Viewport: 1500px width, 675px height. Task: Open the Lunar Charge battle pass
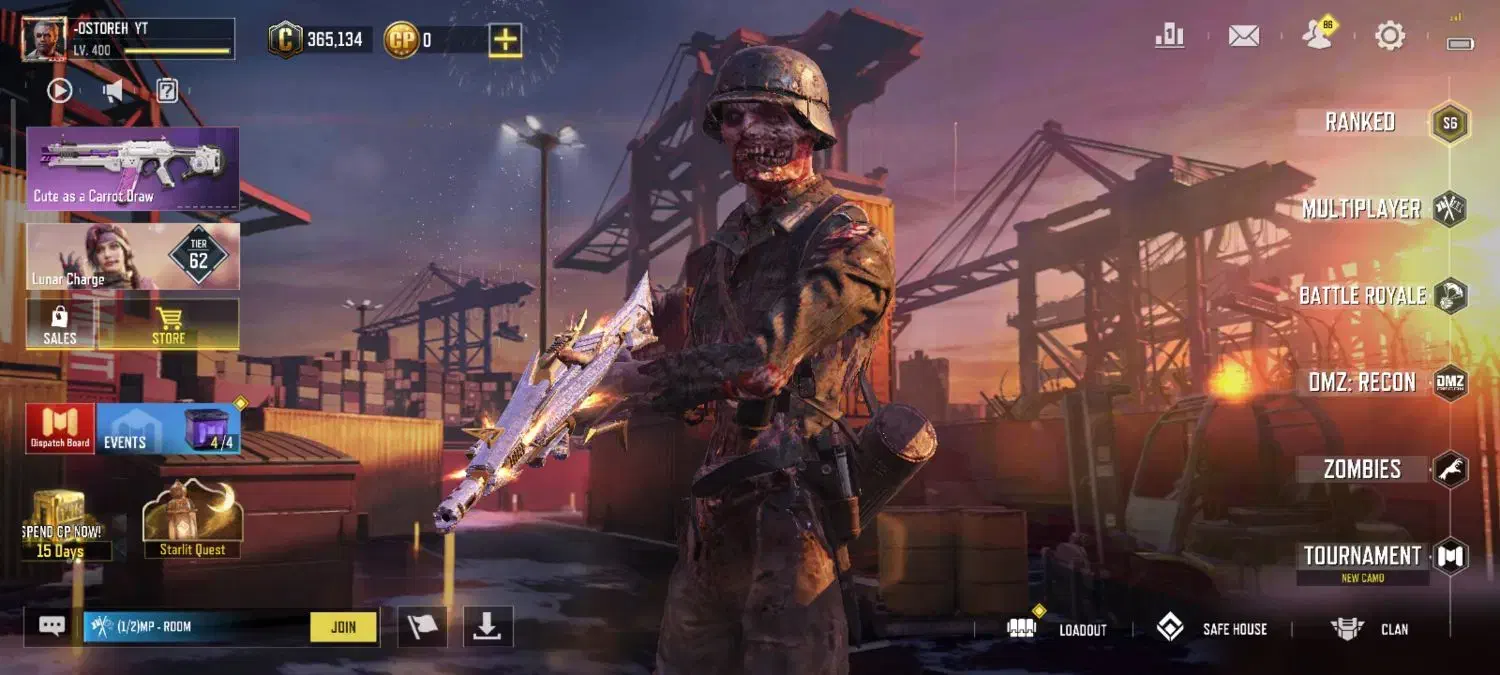tap(133, 256)
